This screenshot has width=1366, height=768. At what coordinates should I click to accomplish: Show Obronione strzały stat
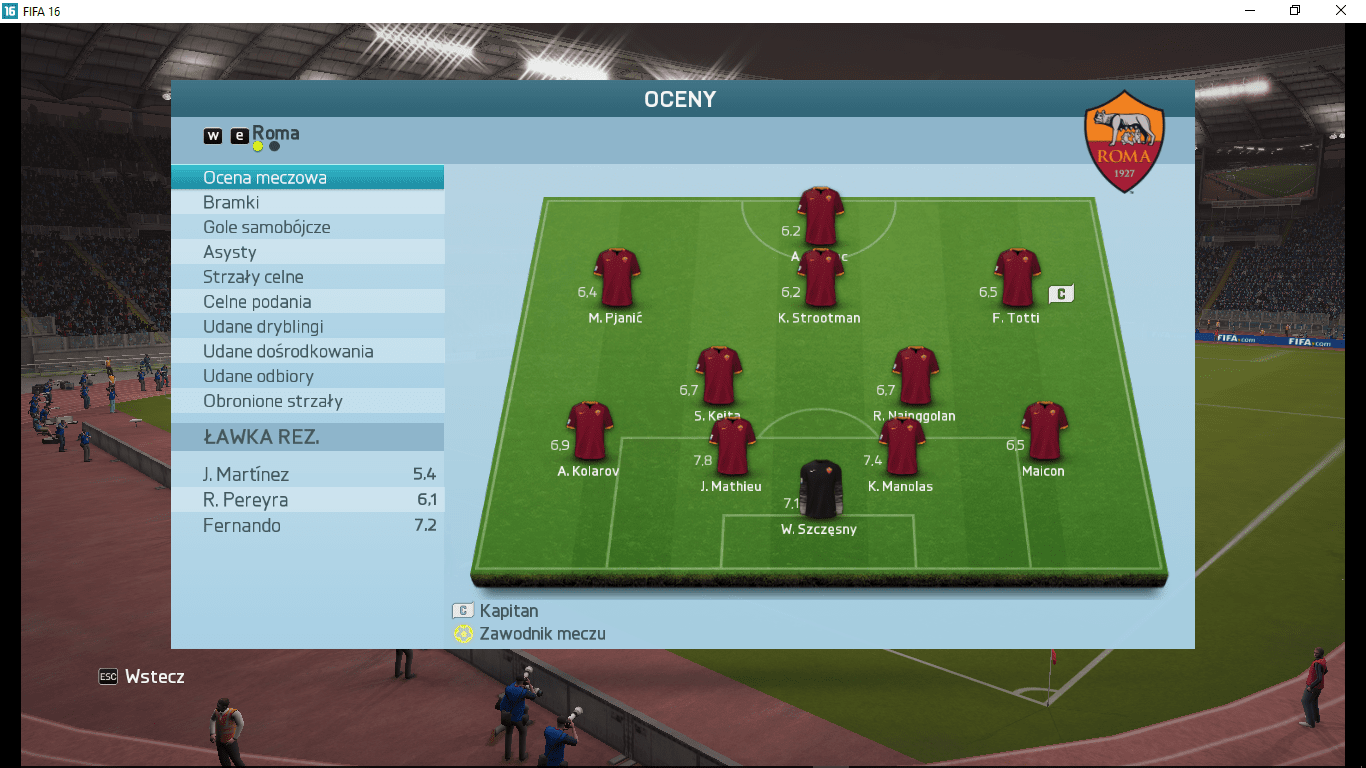point(272,401)
